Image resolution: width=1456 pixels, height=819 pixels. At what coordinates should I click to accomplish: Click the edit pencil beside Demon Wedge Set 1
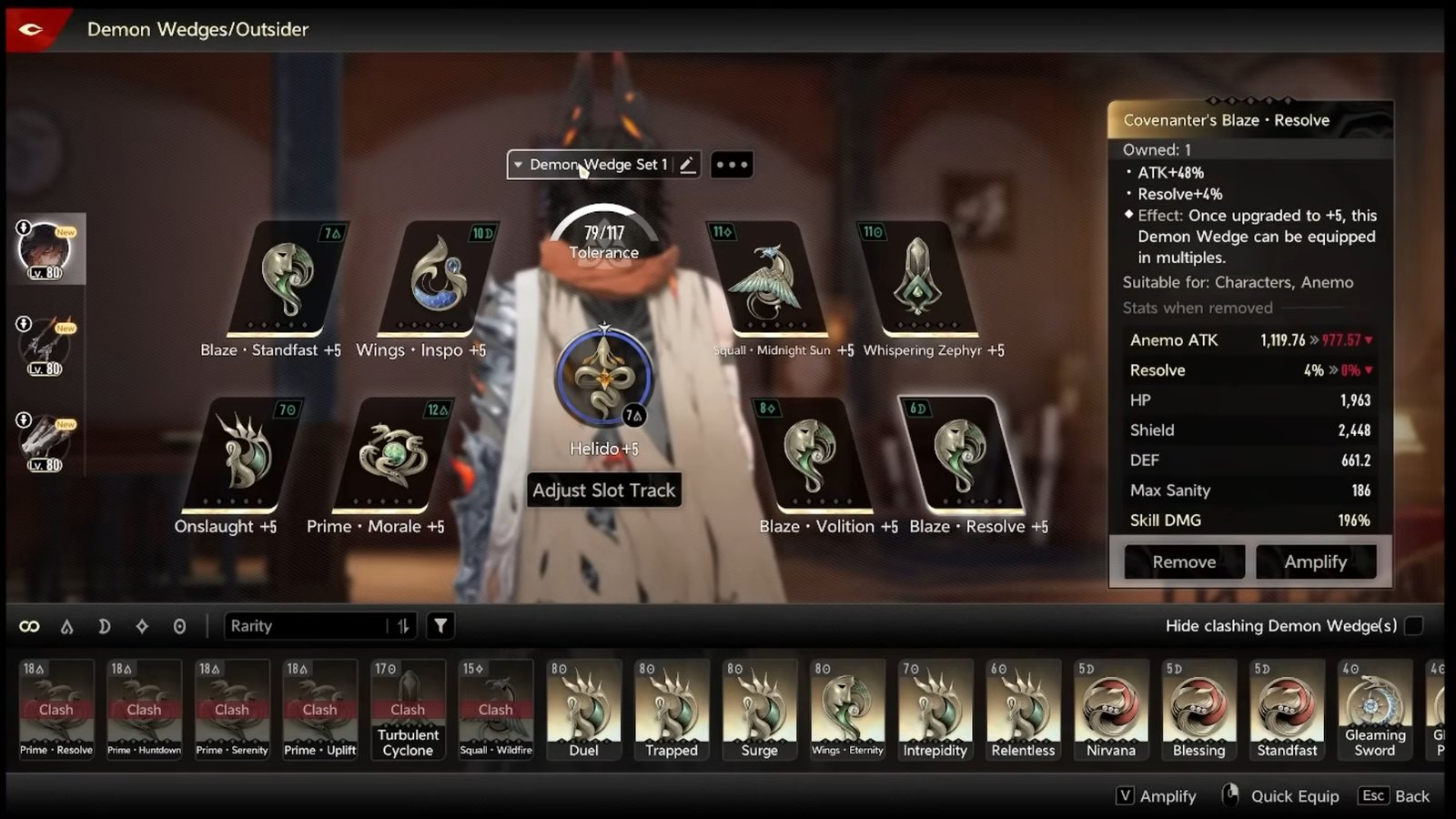(687, 164)
